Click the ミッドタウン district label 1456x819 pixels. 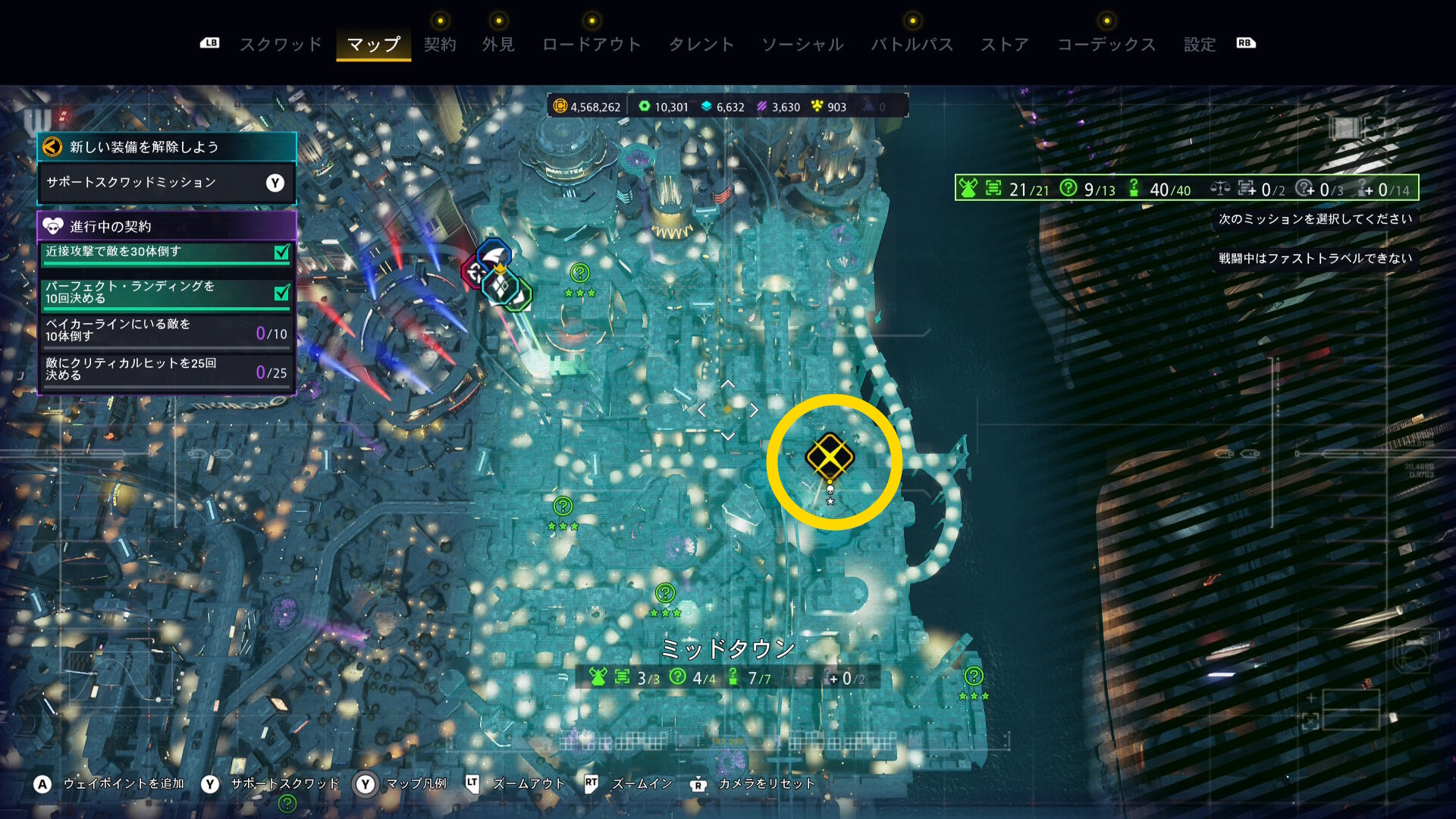coord(728,648)
